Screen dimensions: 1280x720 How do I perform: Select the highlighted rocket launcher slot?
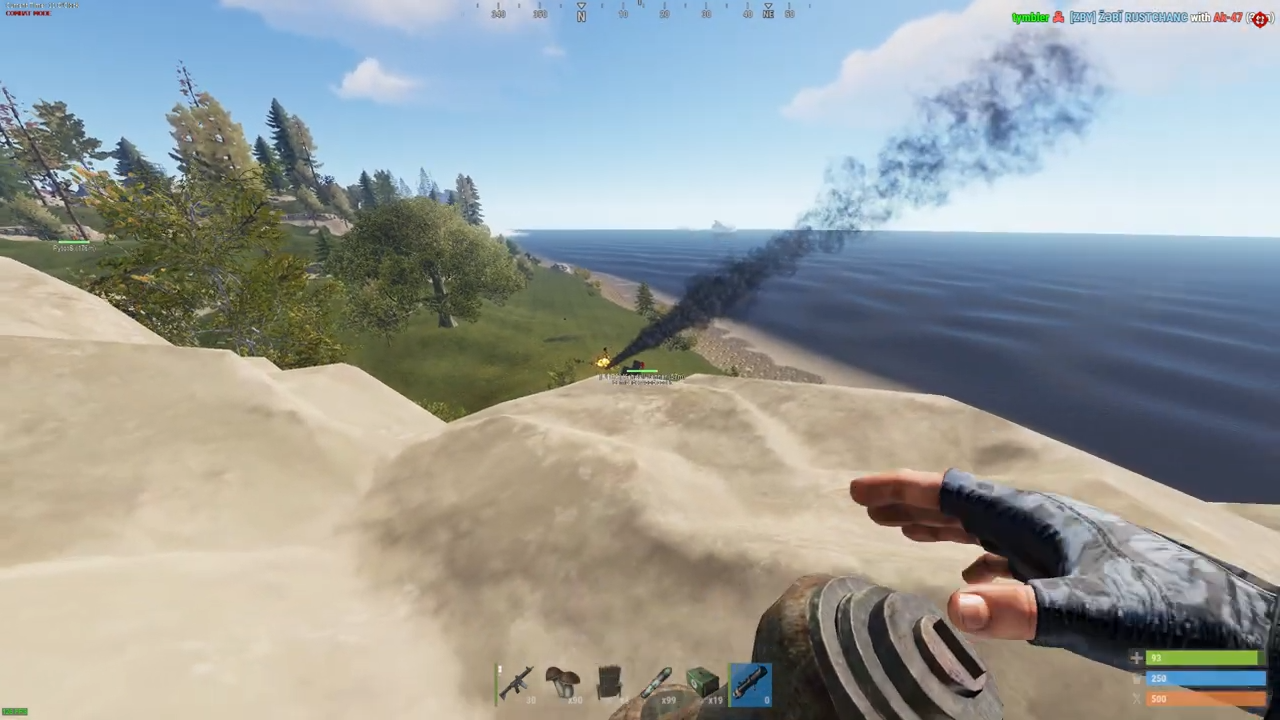pyautogui.click(x=749, y=684)
